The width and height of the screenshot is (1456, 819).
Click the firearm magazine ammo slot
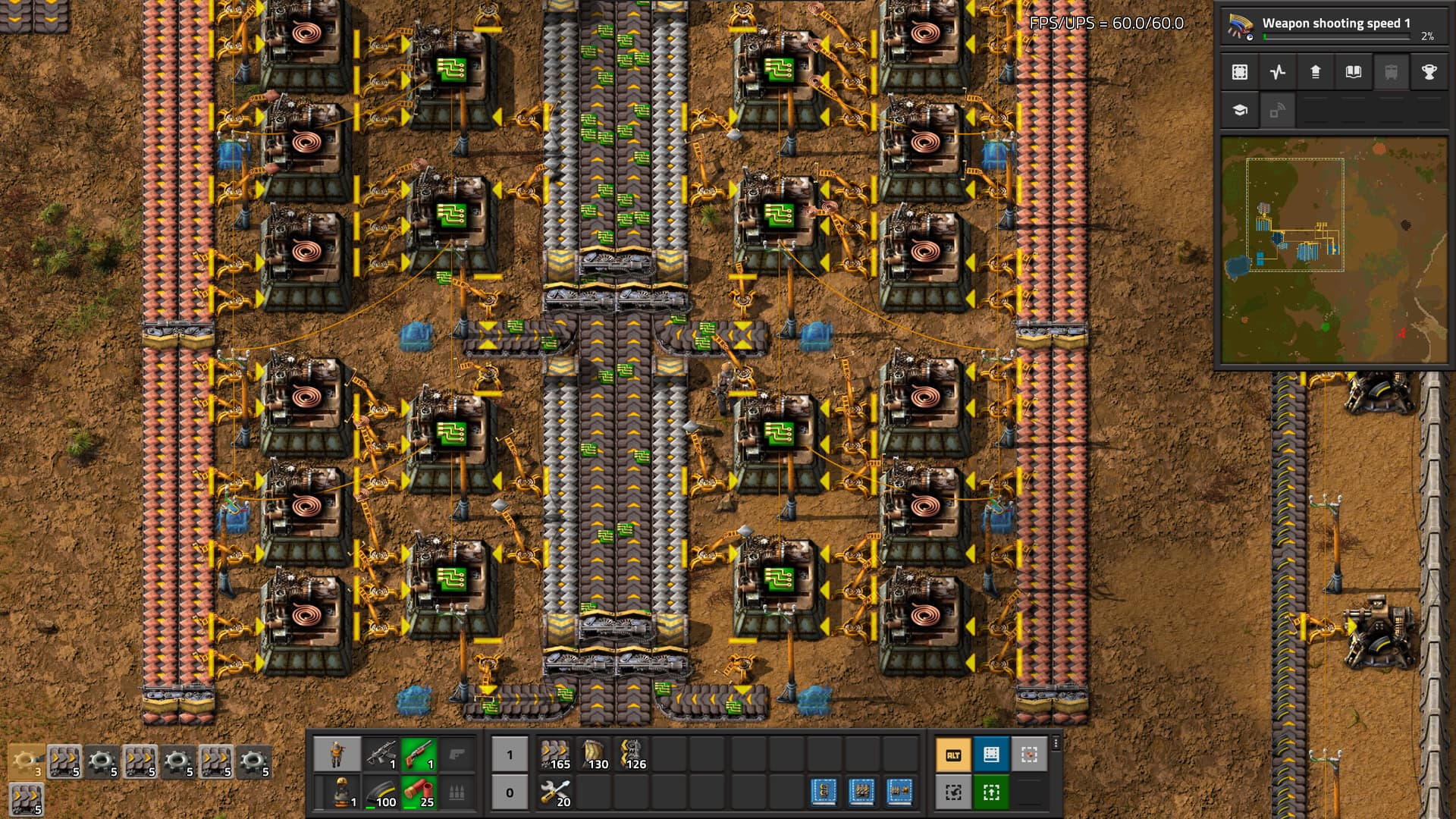tap(381, 792)
